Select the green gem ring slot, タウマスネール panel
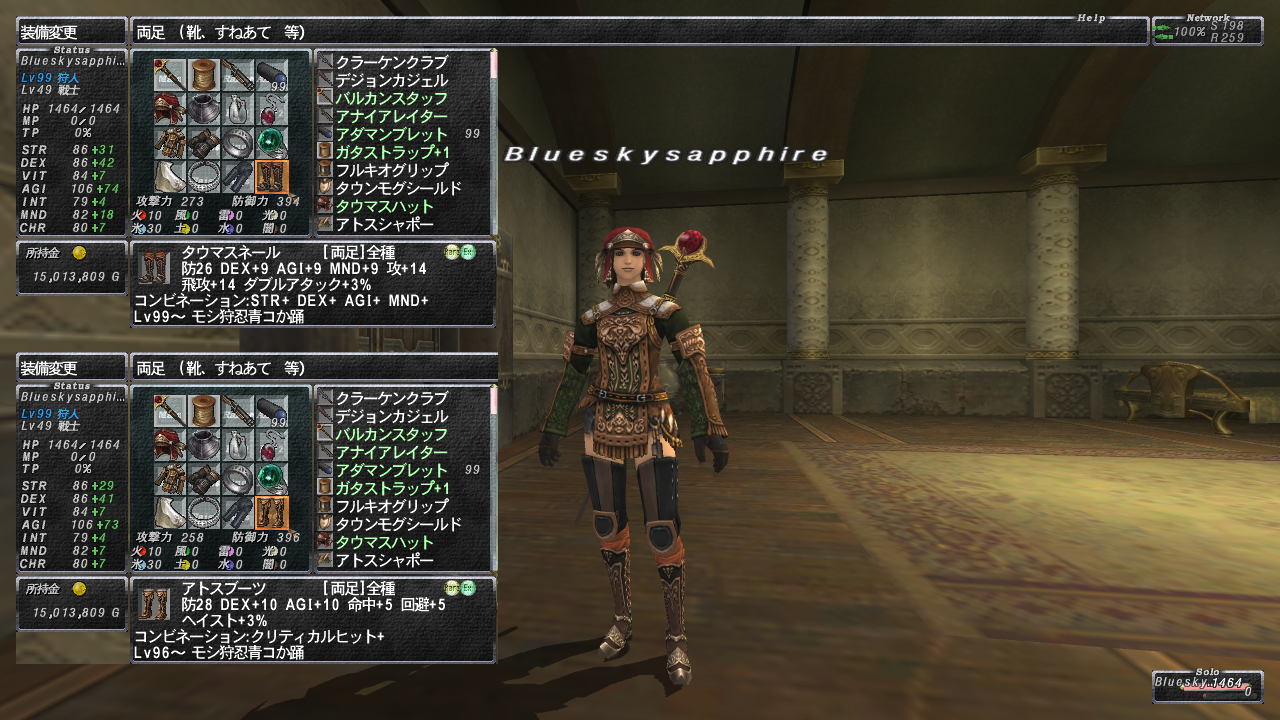The image size is (1280, 720). pyautogui.click(x=271, y=143)
